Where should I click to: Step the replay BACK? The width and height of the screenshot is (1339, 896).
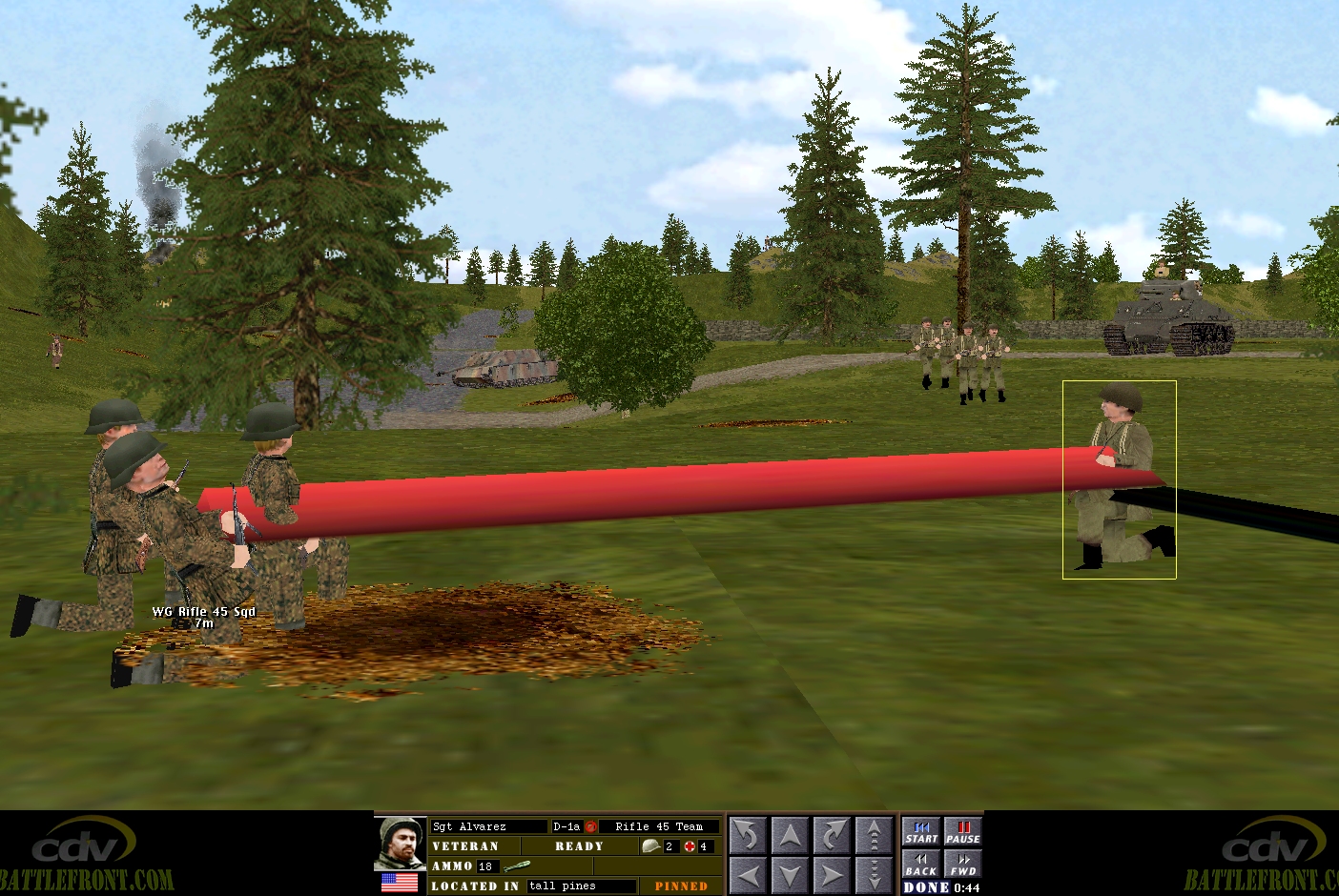(x=921, y=864)
